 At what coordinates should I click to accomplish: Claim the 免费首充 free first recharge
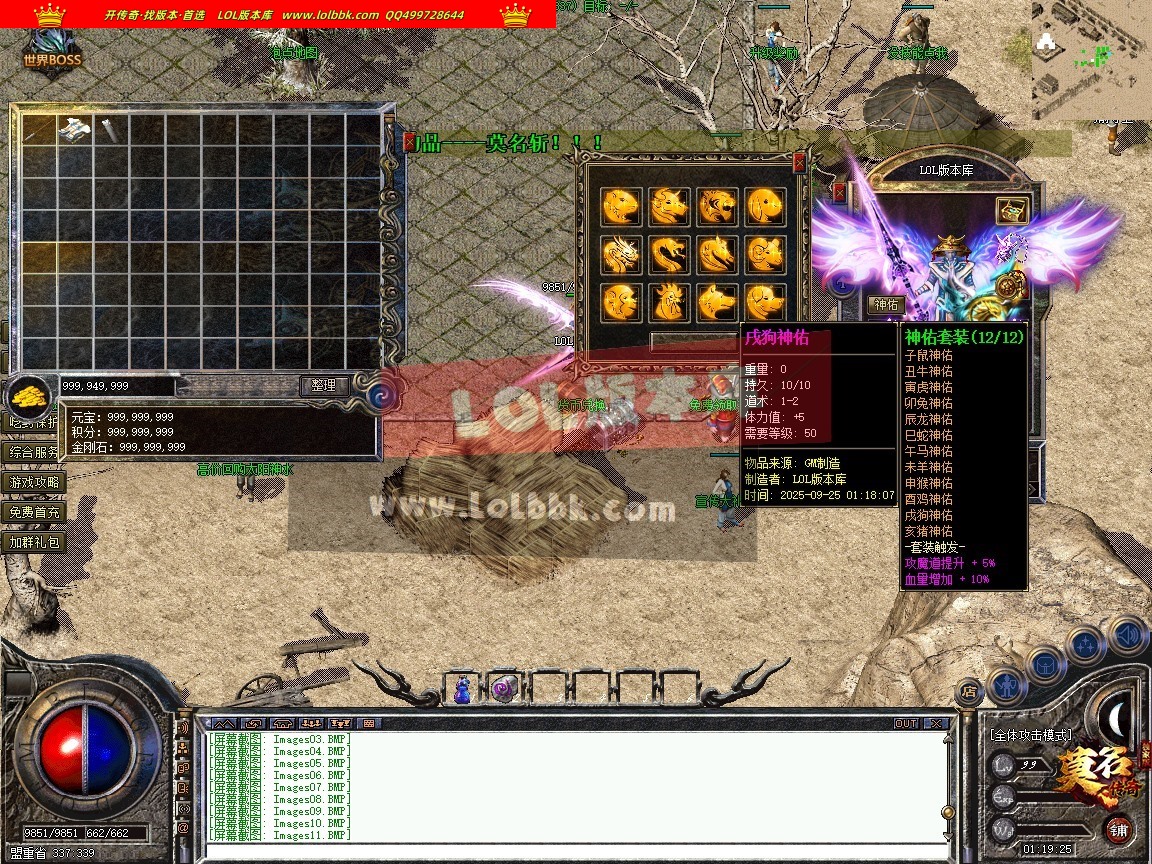[35, 512]
